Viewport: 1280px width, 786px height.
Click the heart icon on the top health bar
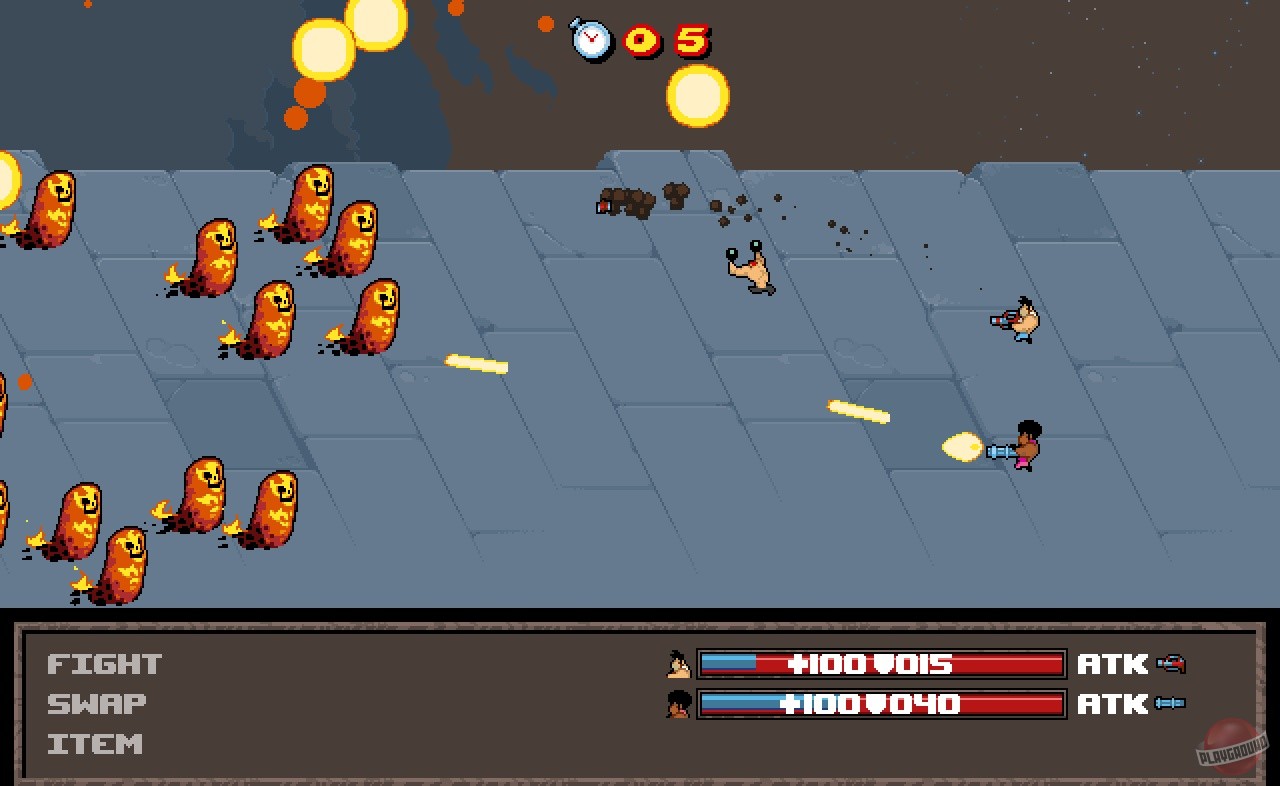click(875, 663)
